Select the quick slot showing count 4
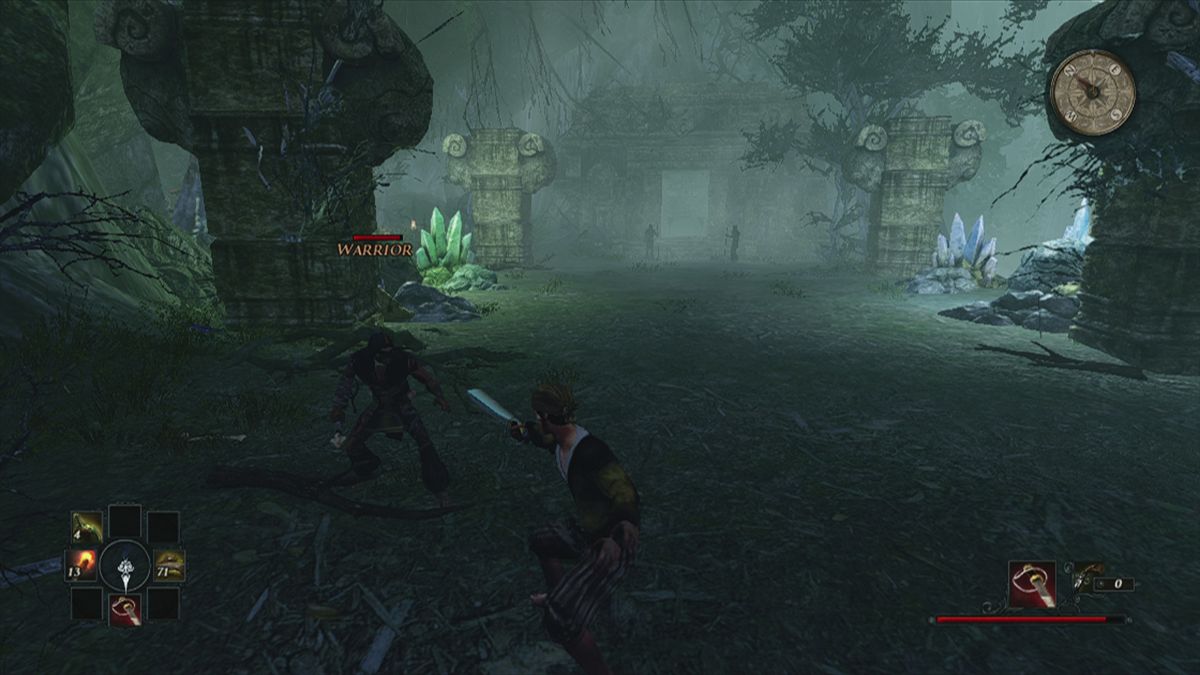The height and width of the screenshot is (675, 1200). 87,527
